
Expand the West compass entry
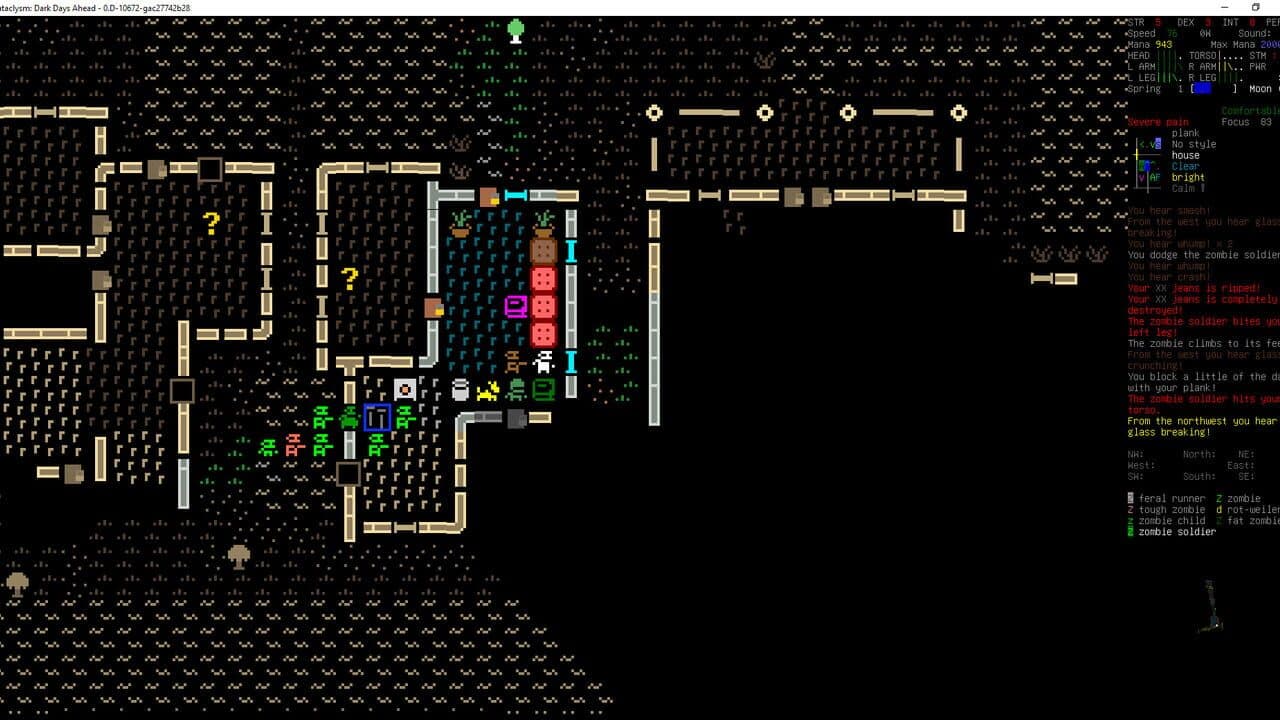tap(1142, 466)
